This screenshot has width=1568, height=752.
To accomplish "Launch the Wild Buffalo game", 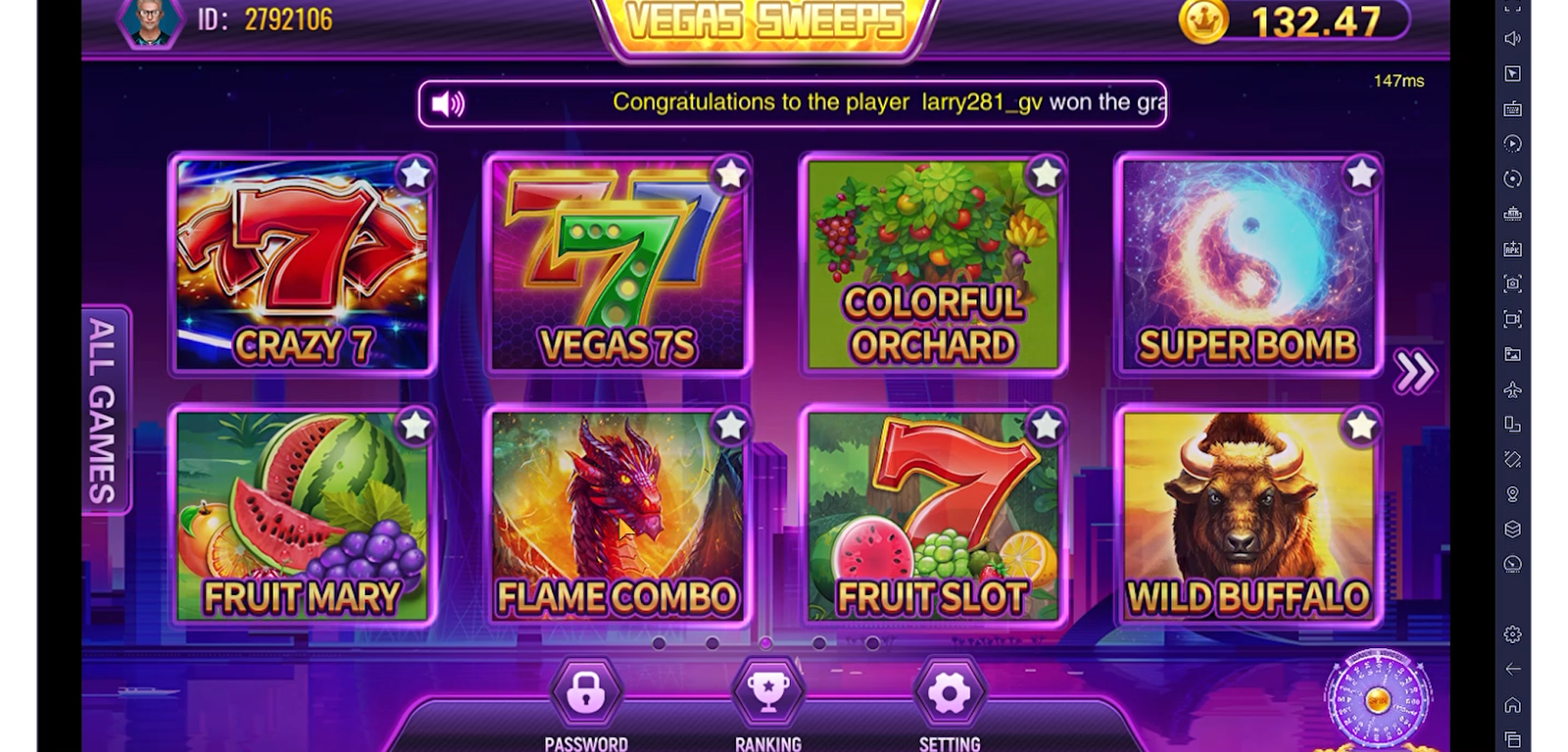I will (1248, 517).
